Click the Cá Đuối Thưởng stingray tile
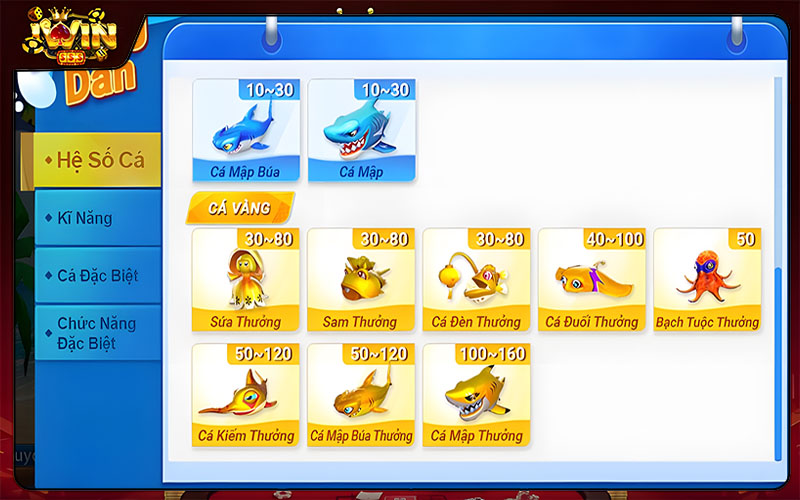Screen dimensions: 800x500 point(592,280)
